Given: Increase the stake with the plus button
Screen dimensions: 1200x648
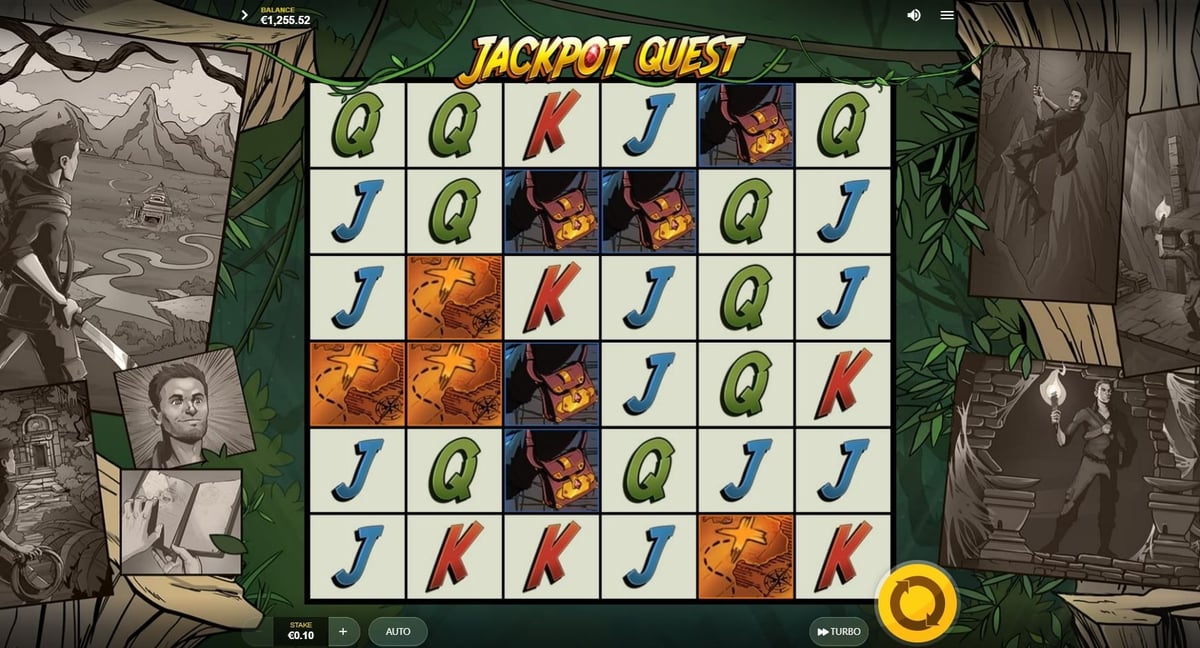Looking at the screenshot, I should 343,632.
